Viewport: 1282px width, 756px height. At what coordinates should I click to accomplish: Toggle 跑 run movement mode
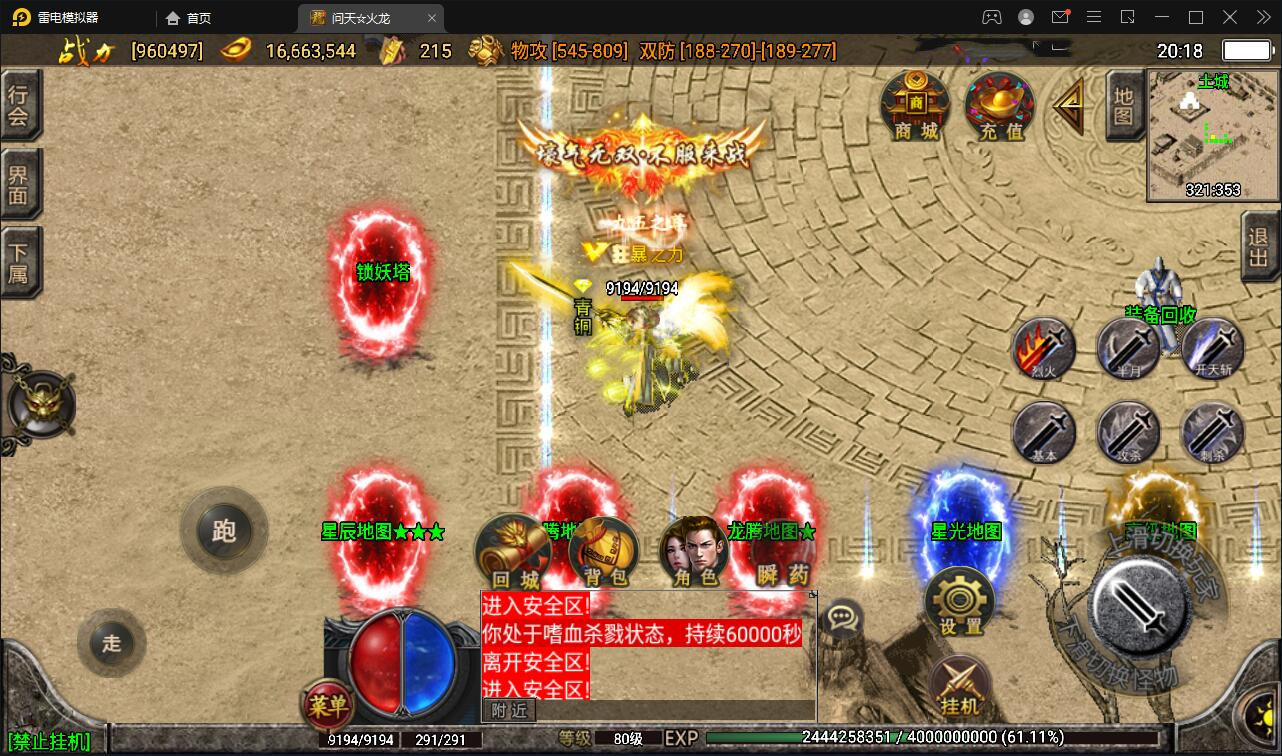click(x=224, y=531)
